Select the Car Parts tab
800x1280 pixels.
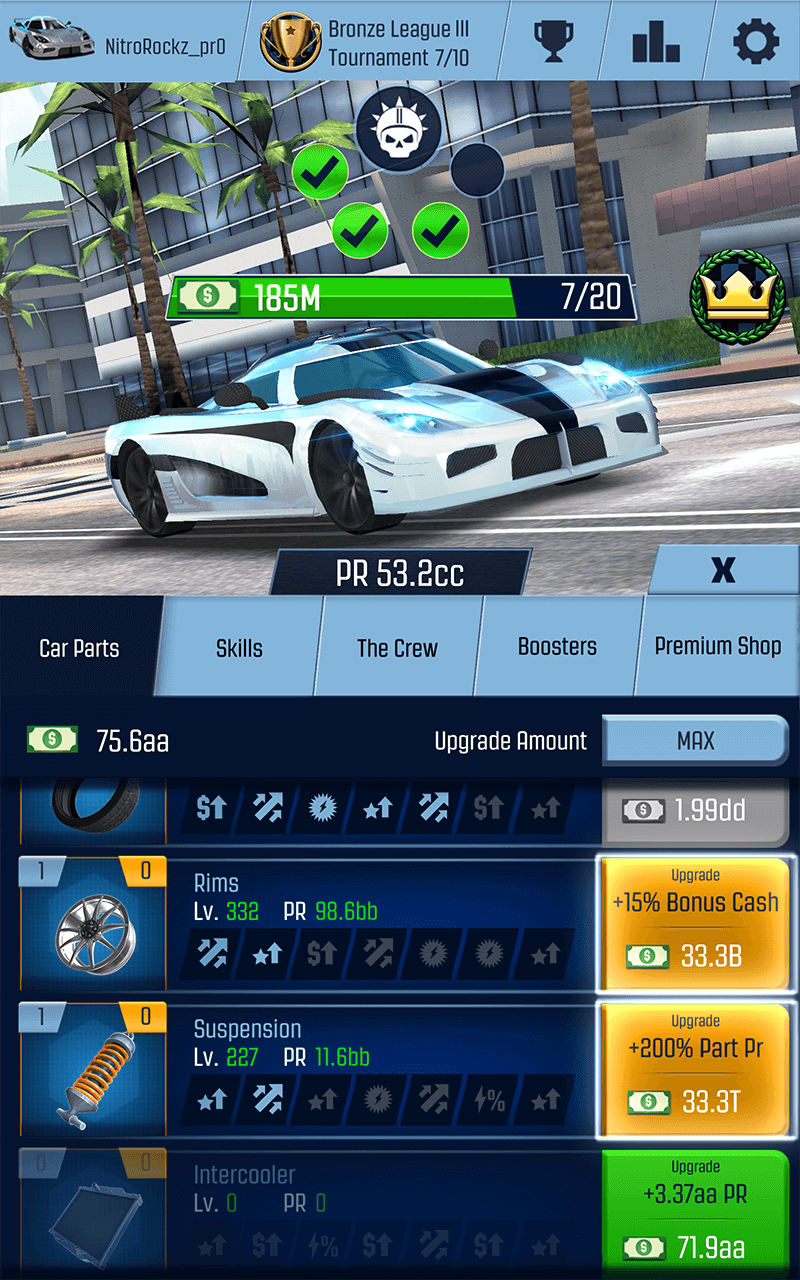[x=79, y=648]
